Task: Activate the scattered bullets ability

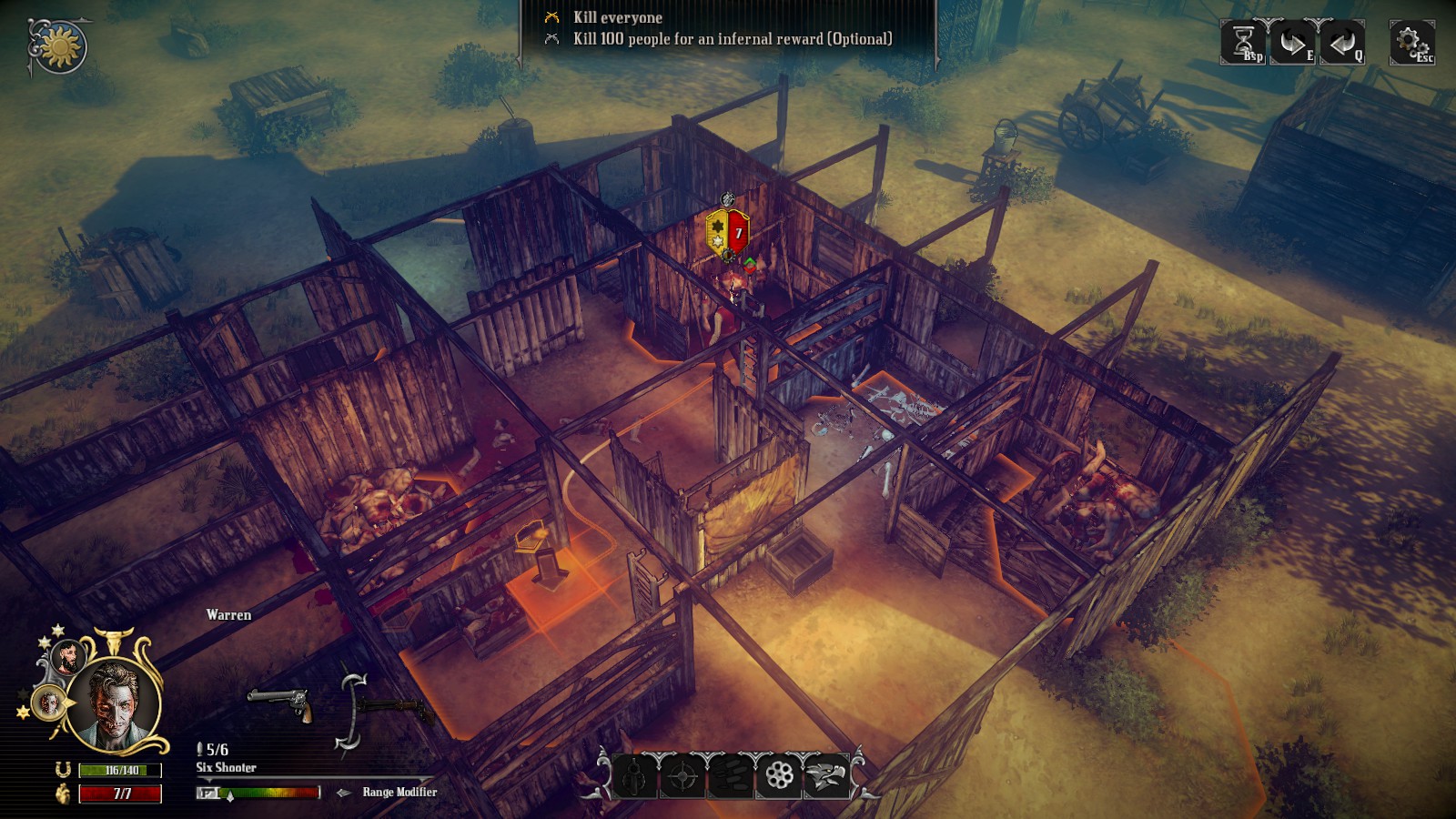Action: click(730, 776)
